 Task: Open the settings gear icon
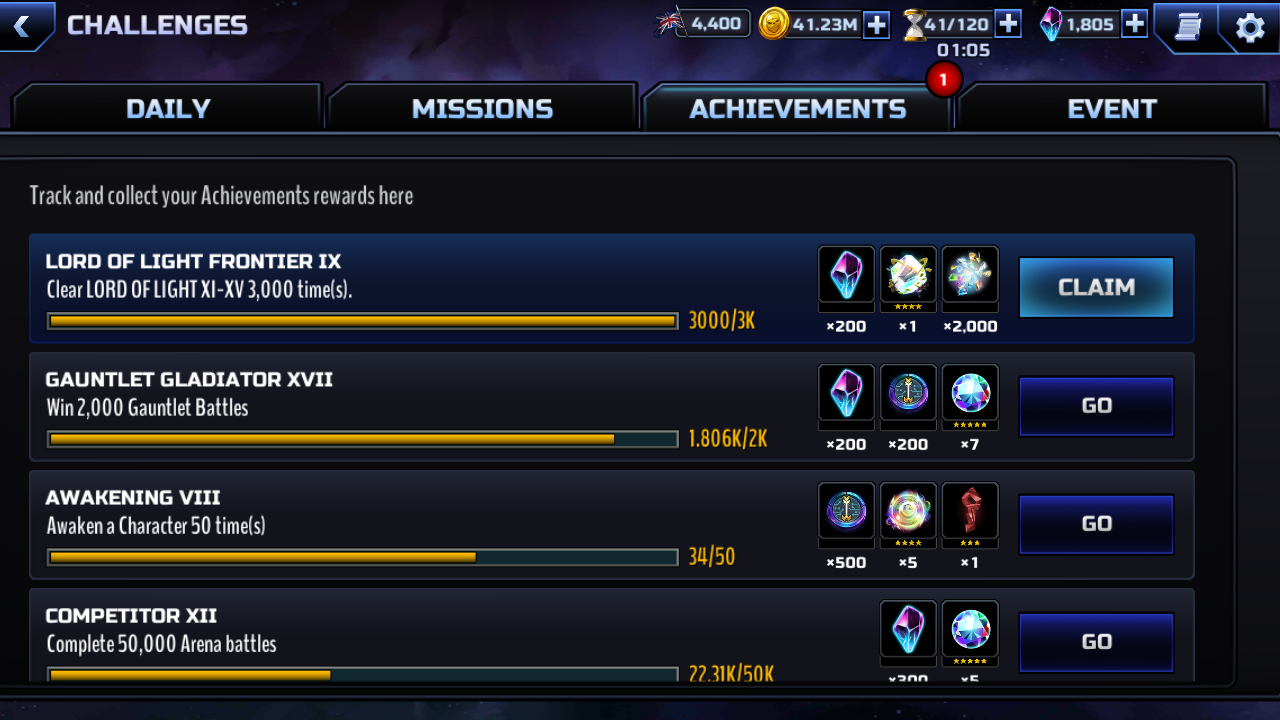pyautogui.click(x=1250, y=27)
